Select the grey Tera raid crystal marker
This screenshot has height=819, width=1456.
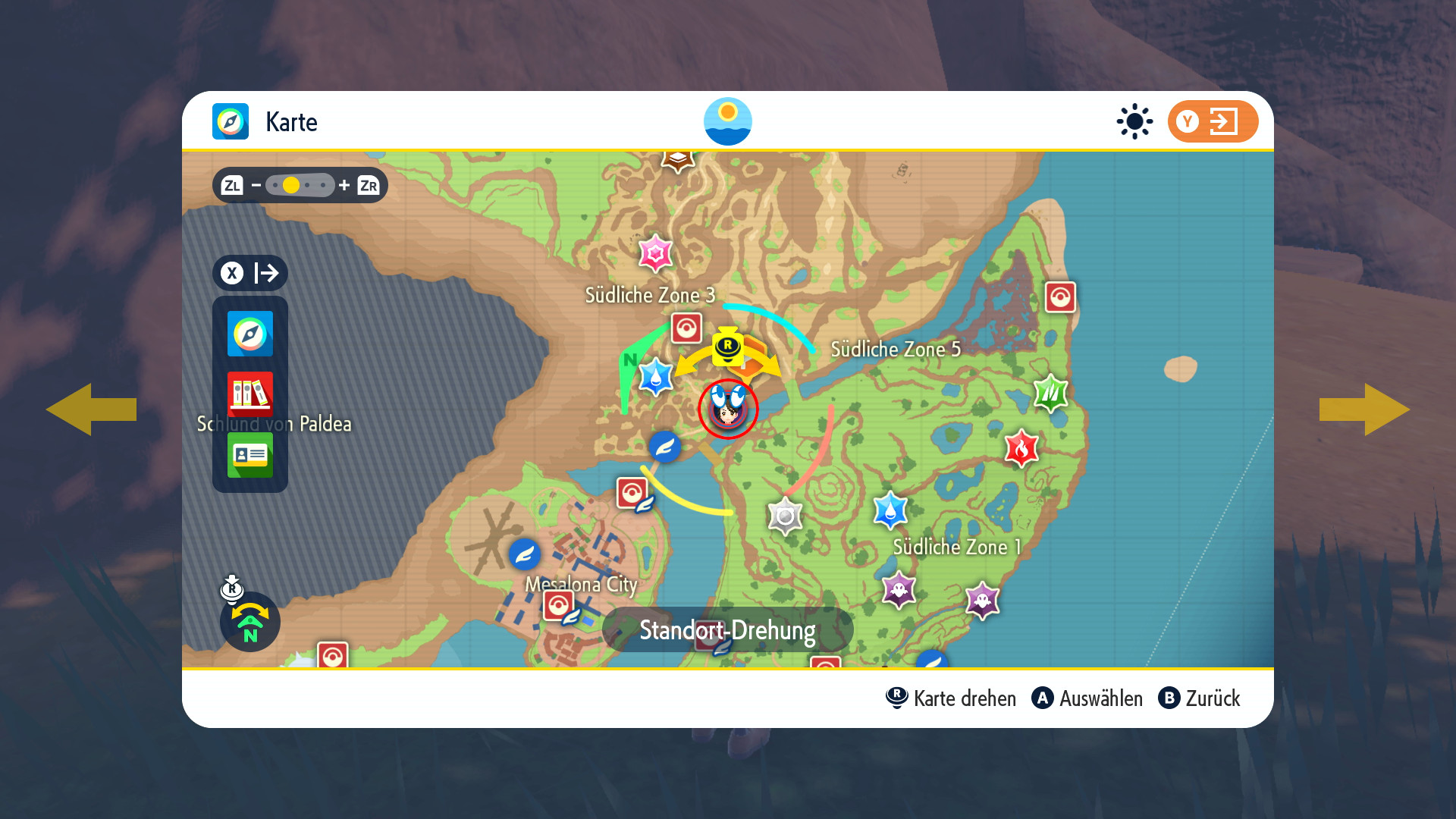(785, 516)
